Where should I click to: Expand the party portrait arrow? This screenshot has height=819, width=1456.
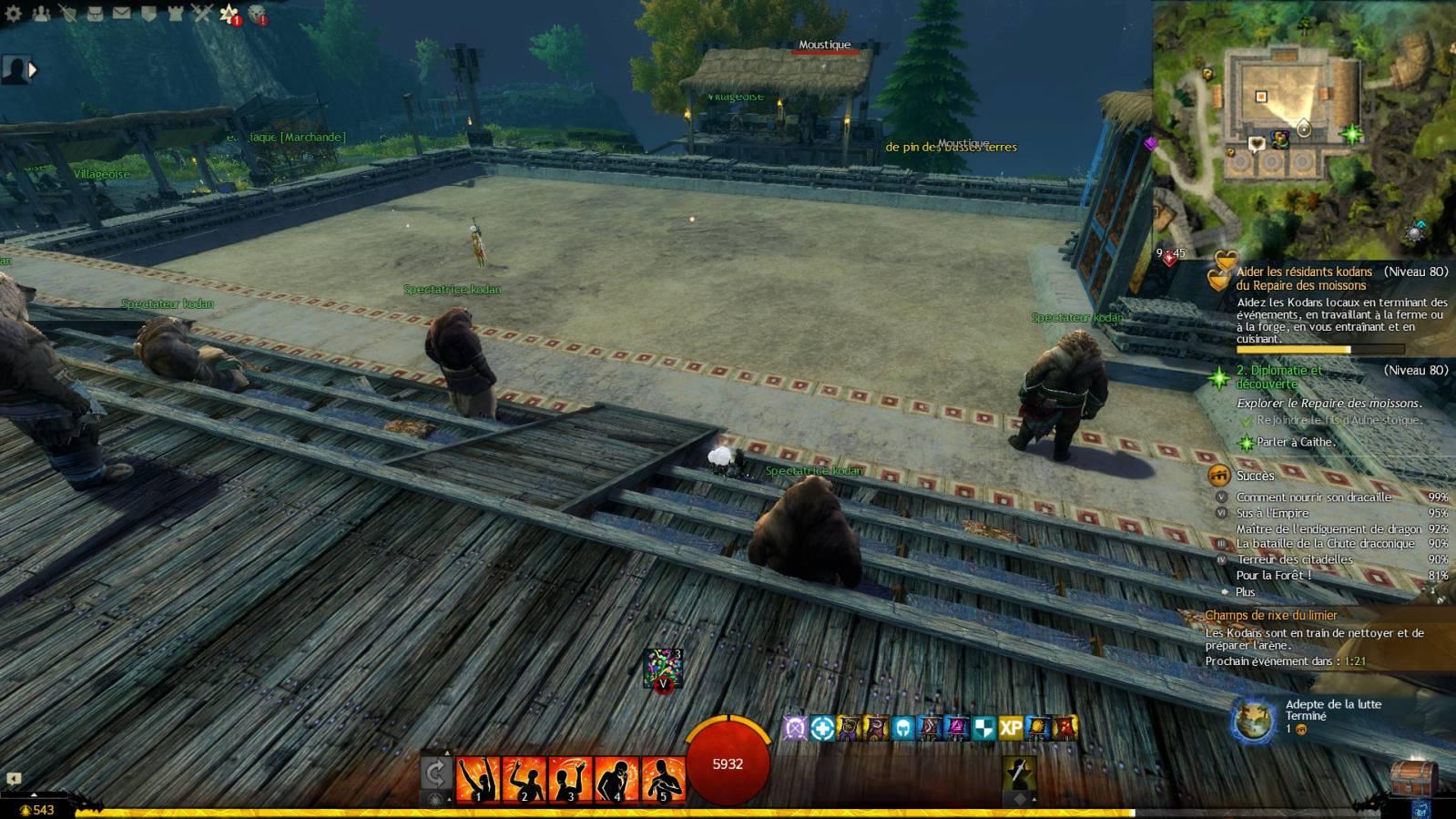34,69
